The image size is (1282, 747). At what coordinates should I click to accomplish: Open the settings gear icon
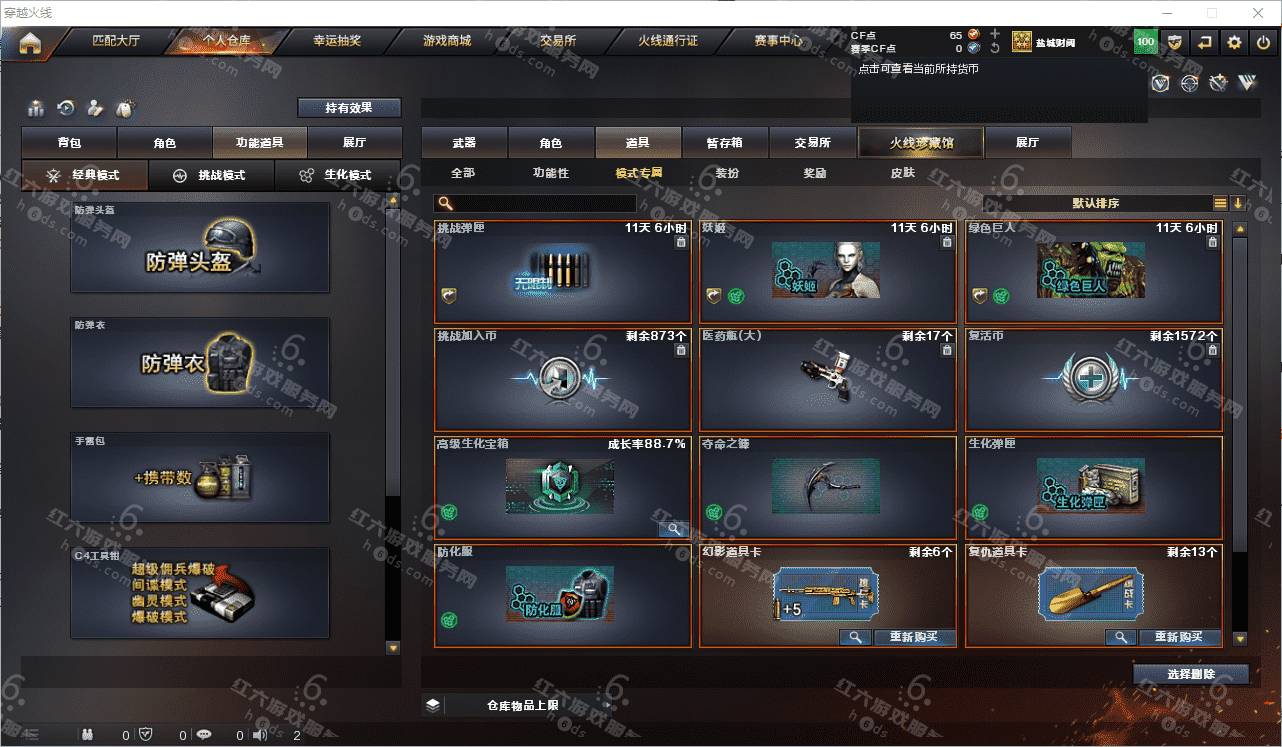[1234, 42]
